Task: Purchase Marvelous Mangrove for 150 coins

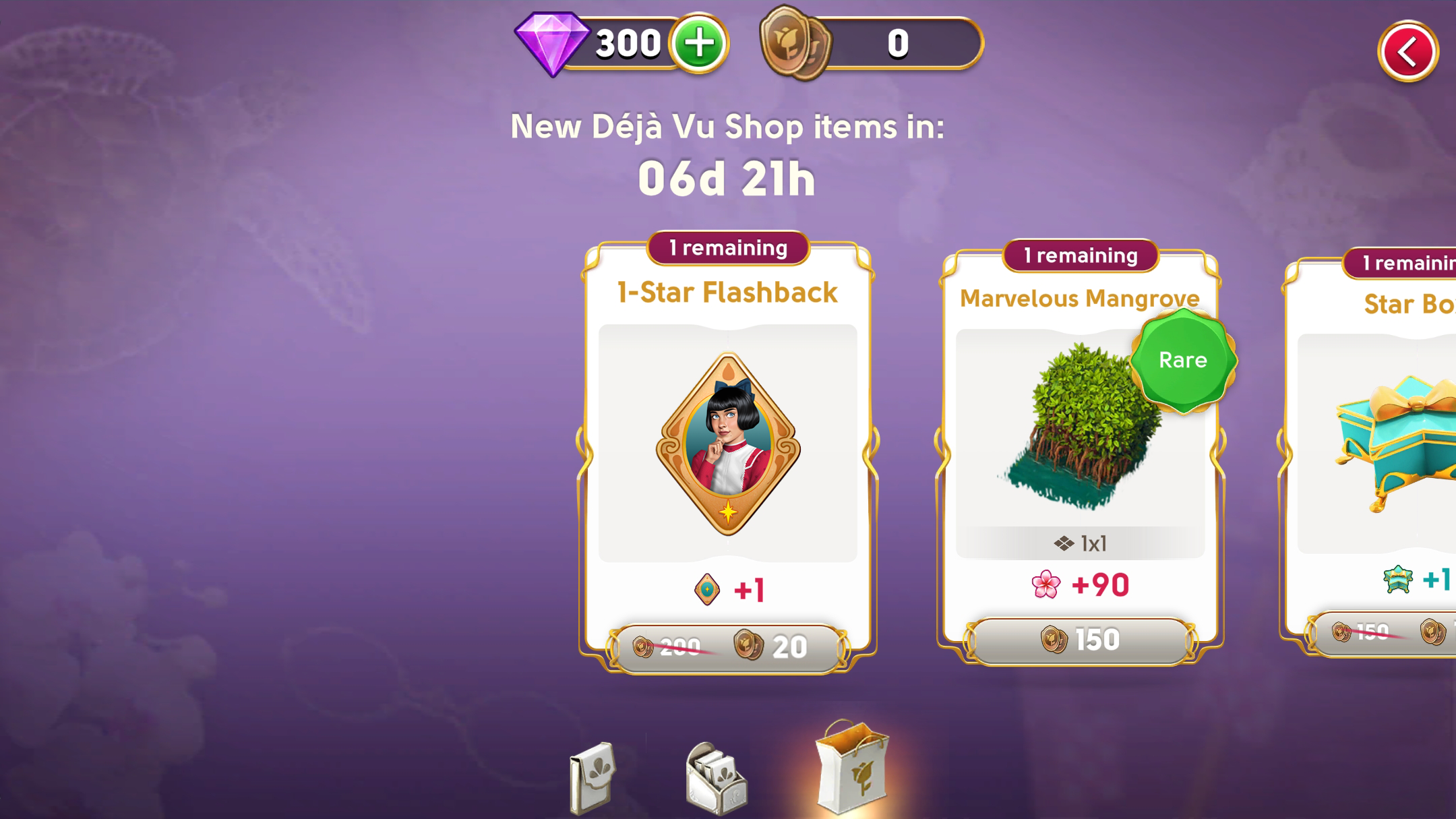Action: coord(1080,640)
